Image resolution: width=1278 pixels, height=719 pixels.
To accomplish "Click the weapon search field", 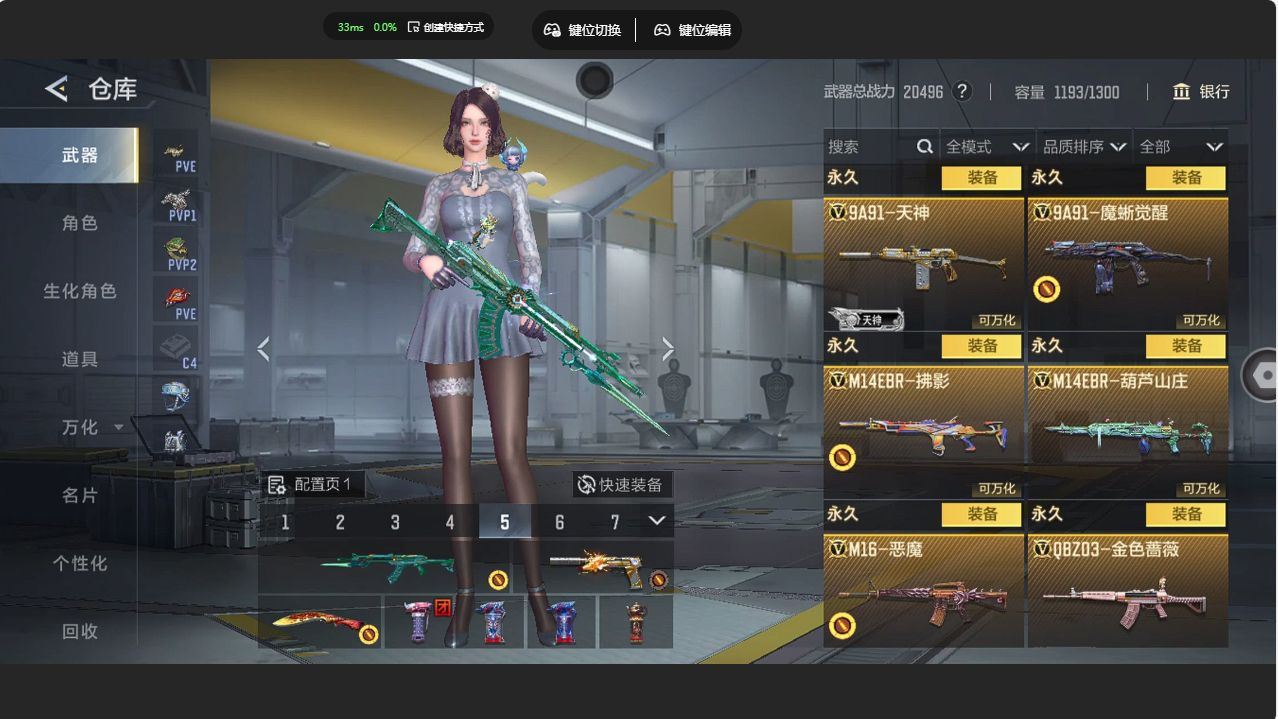I will (870, 147).
